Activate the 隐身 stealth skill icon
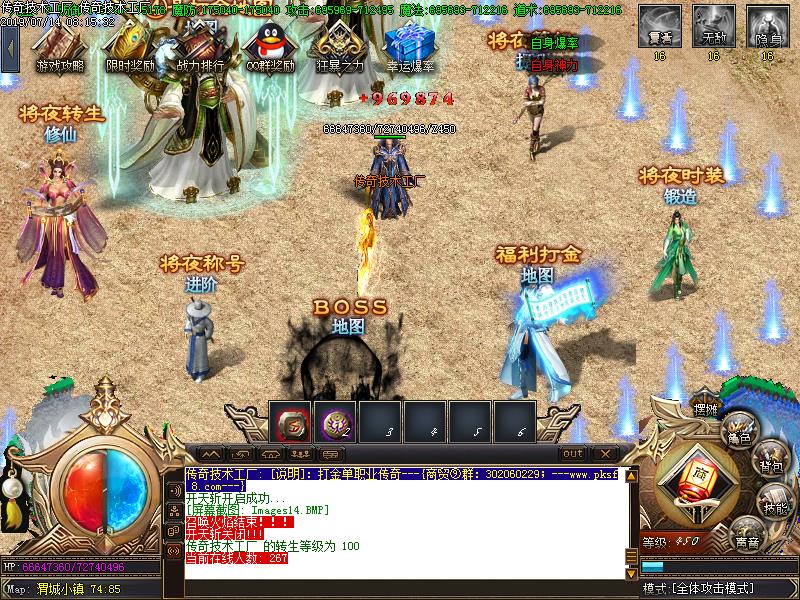This screenshot has height=600, width=800. pyautogui.click(x=767, y=24)
